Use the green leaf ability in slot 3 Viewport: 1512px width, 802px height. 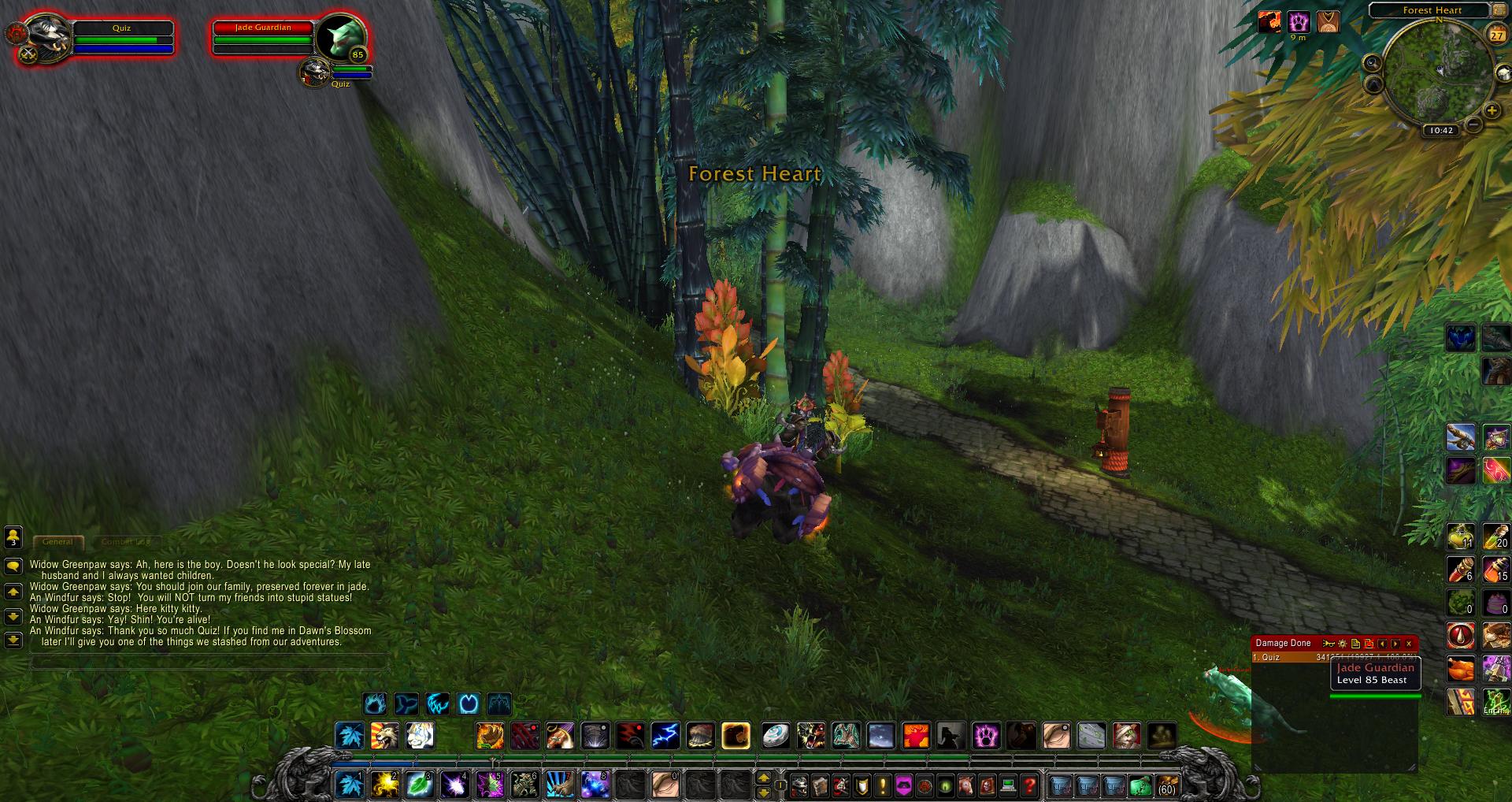419,785
